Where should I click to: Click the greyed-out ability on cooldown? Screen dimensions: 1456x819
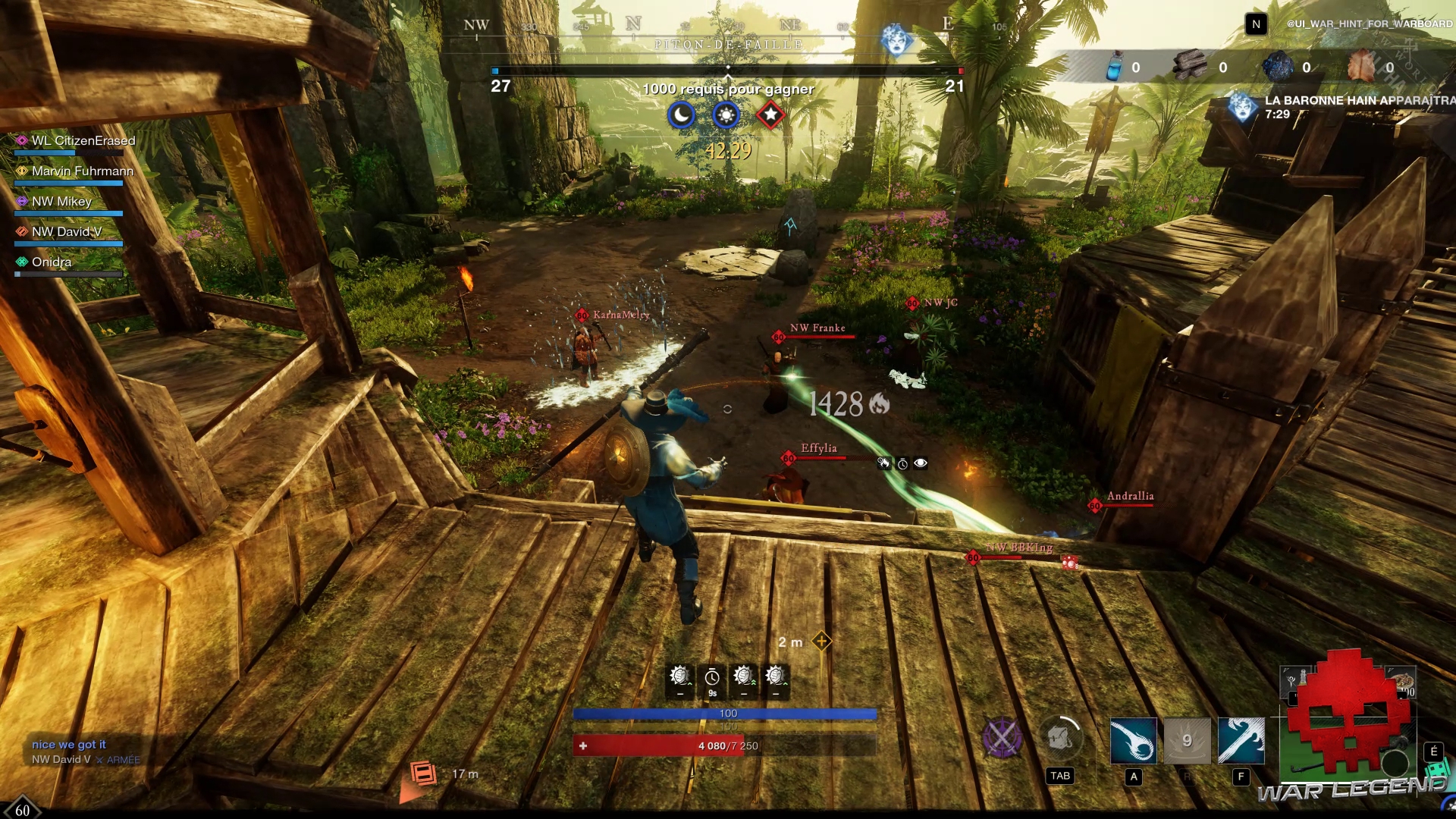(x=1187, y=740)
